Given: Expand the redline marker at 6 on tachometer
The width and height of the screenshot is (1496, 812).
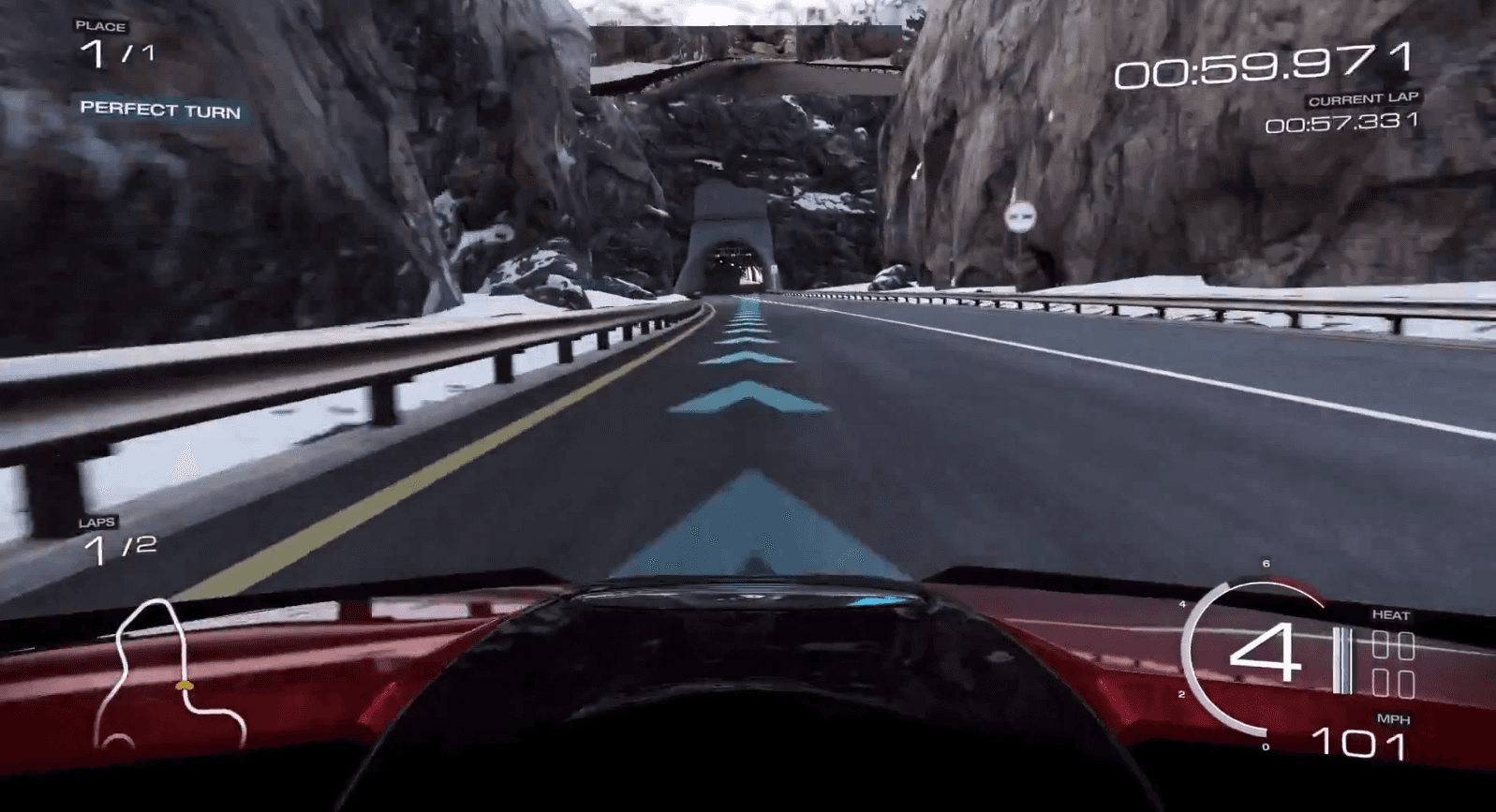Looking at the screenshot, I should click(1265, 564).
